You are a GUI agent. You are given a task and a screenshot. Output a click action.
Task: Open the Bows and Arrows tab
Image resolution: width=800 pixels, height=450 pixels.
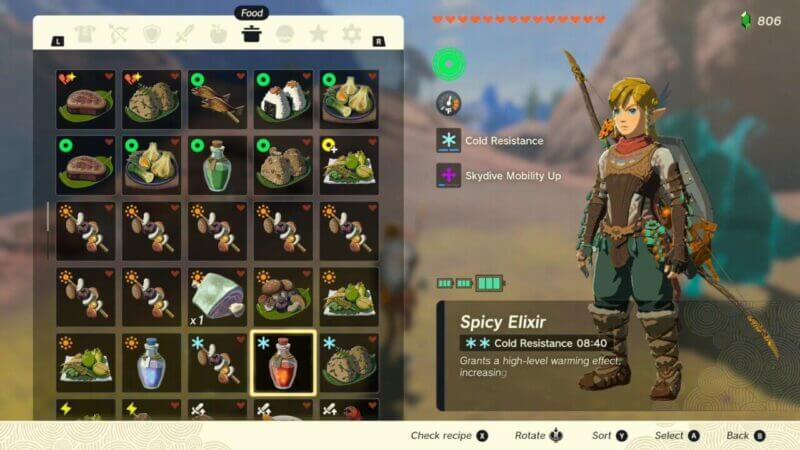[119, 35]
